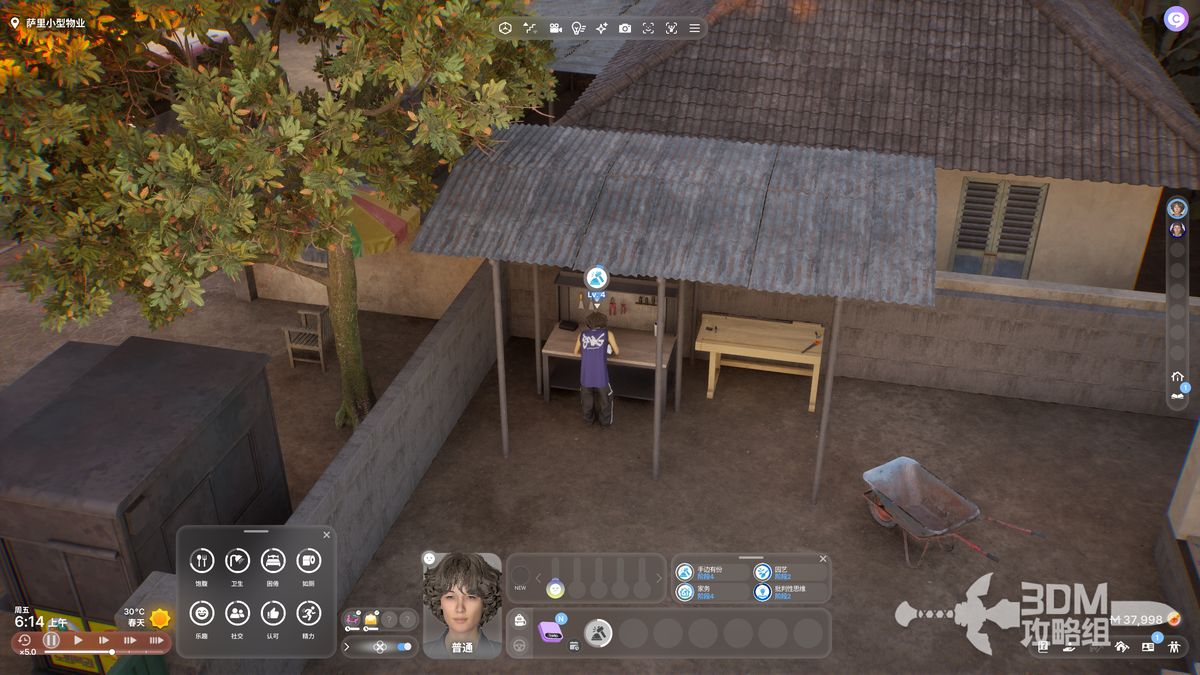The image size is (1200, 675).
Task: Select the 卫生 hygiene need icon
Action: pos(237,561)
